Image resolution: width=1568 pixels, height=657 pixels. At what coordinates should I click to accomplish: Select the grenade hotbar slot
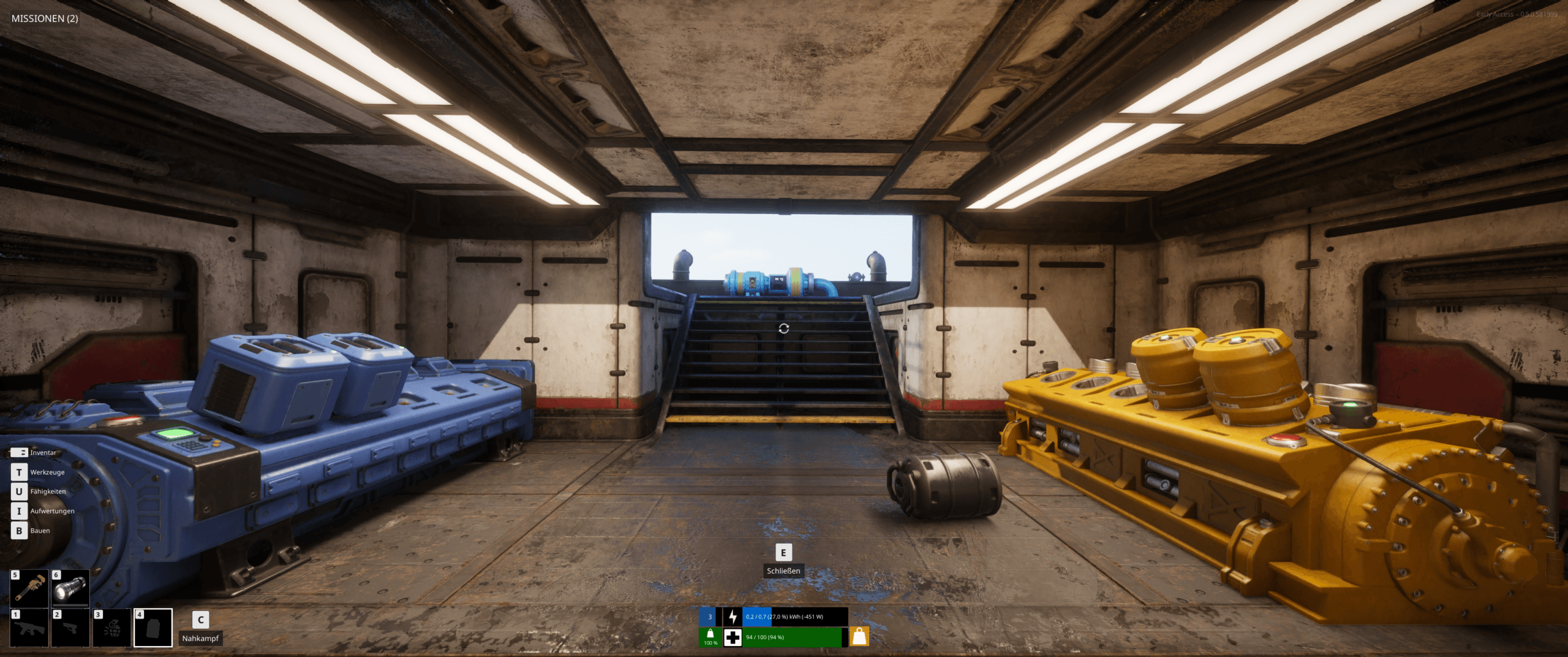click(x=111, y=628)
